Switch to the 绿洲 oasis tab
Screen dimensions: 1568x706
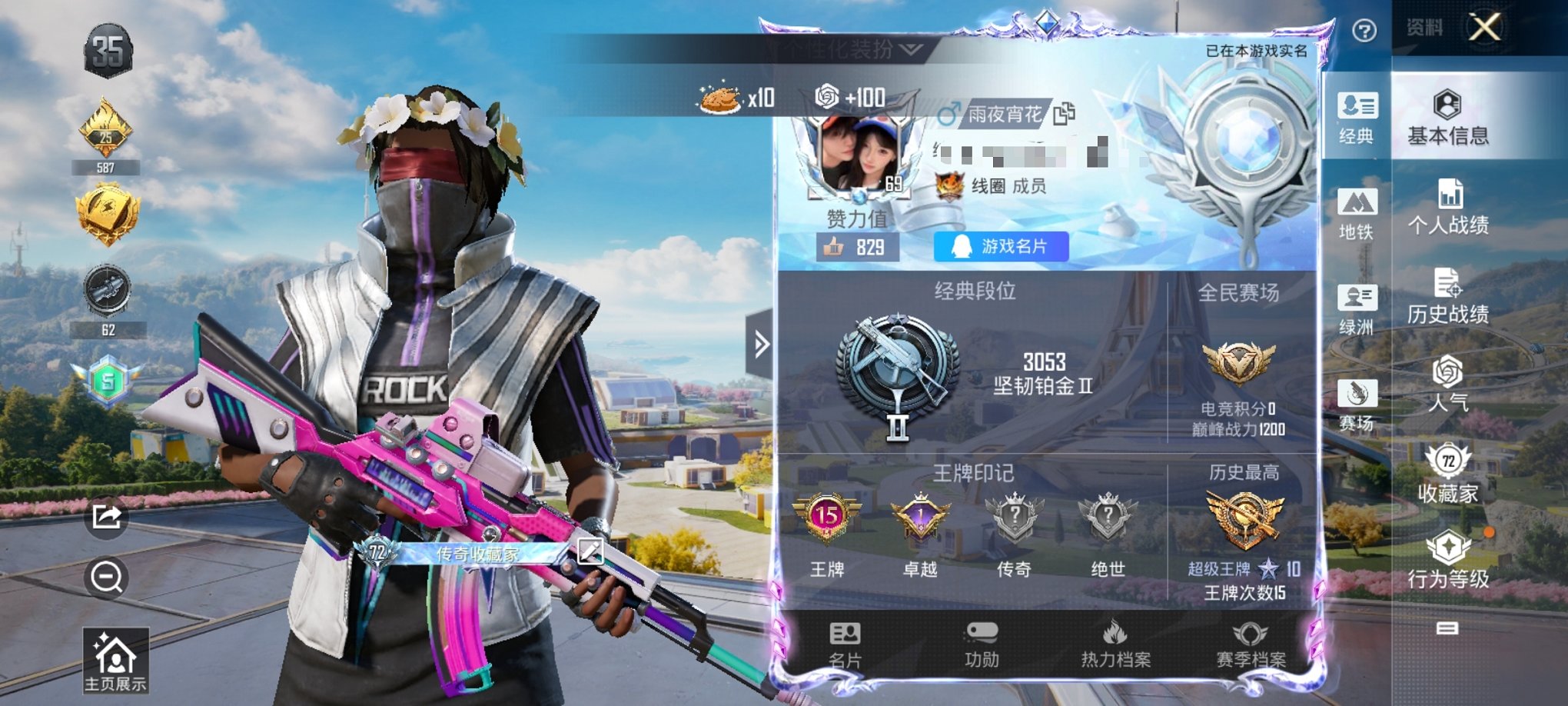click(1357, 310)
